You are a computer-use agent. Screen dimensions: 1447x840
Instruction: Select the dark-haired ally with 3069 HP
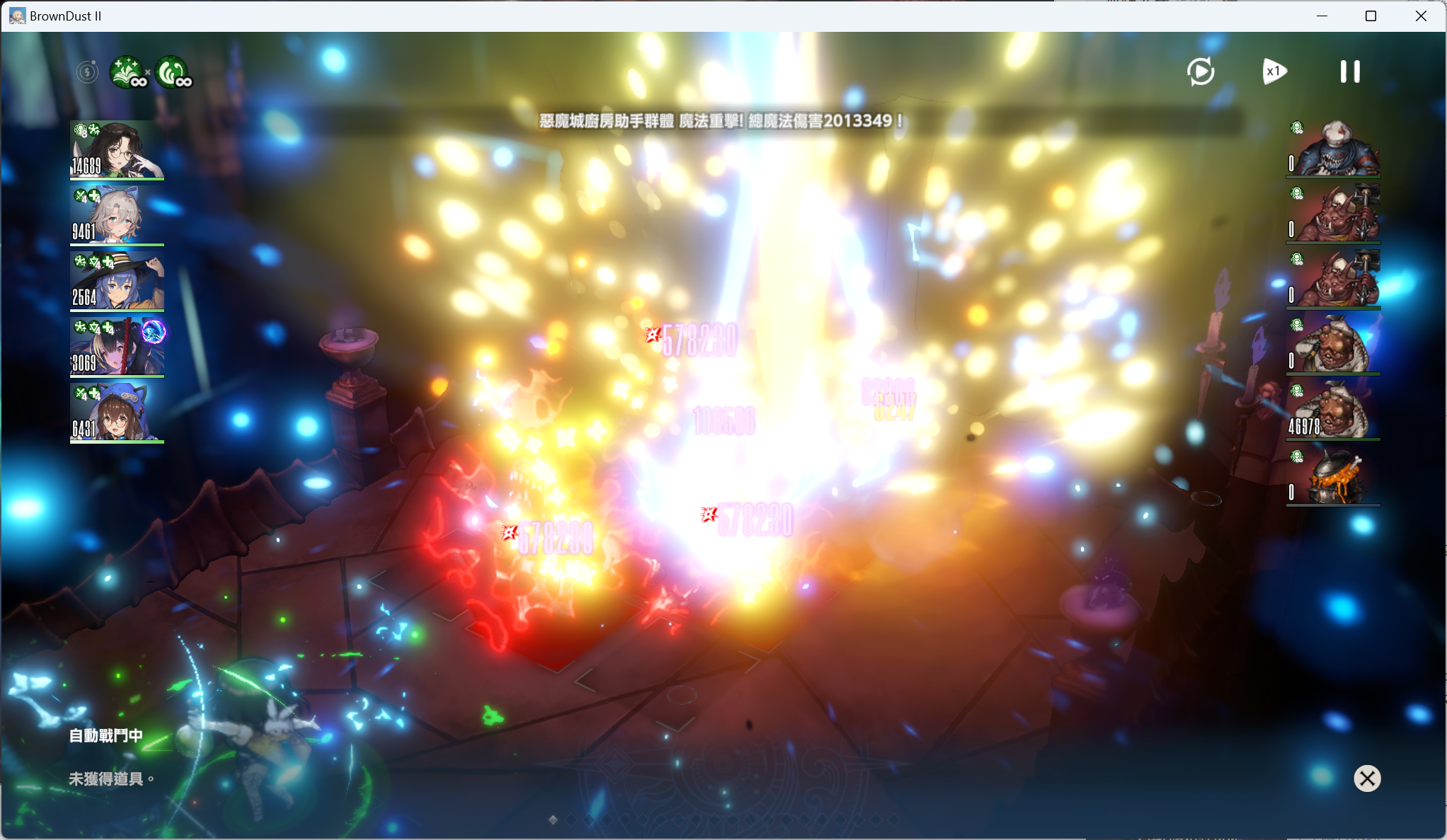(118, 347)
